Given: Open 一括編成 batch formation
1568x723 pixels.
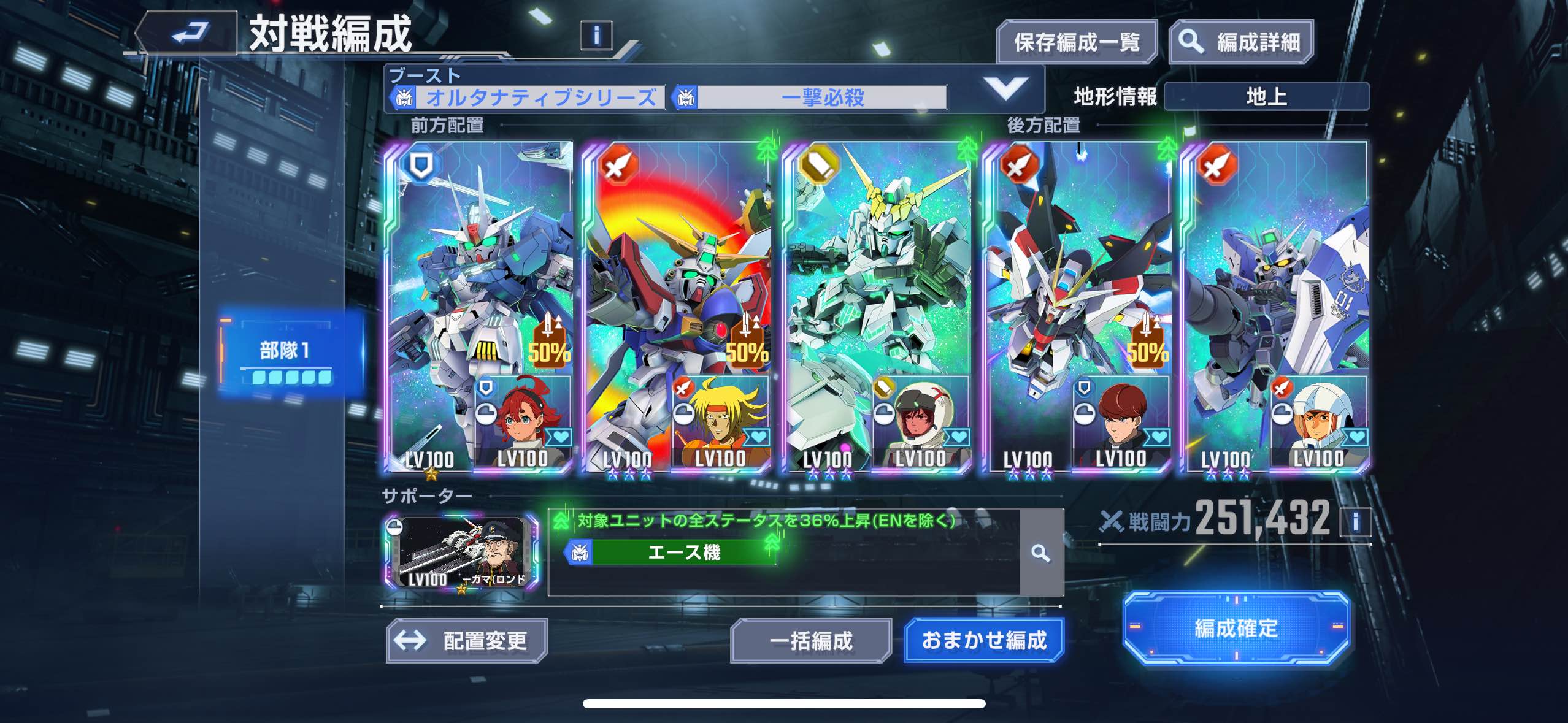Looking at the screenshot, I should (x=810, y=641).
